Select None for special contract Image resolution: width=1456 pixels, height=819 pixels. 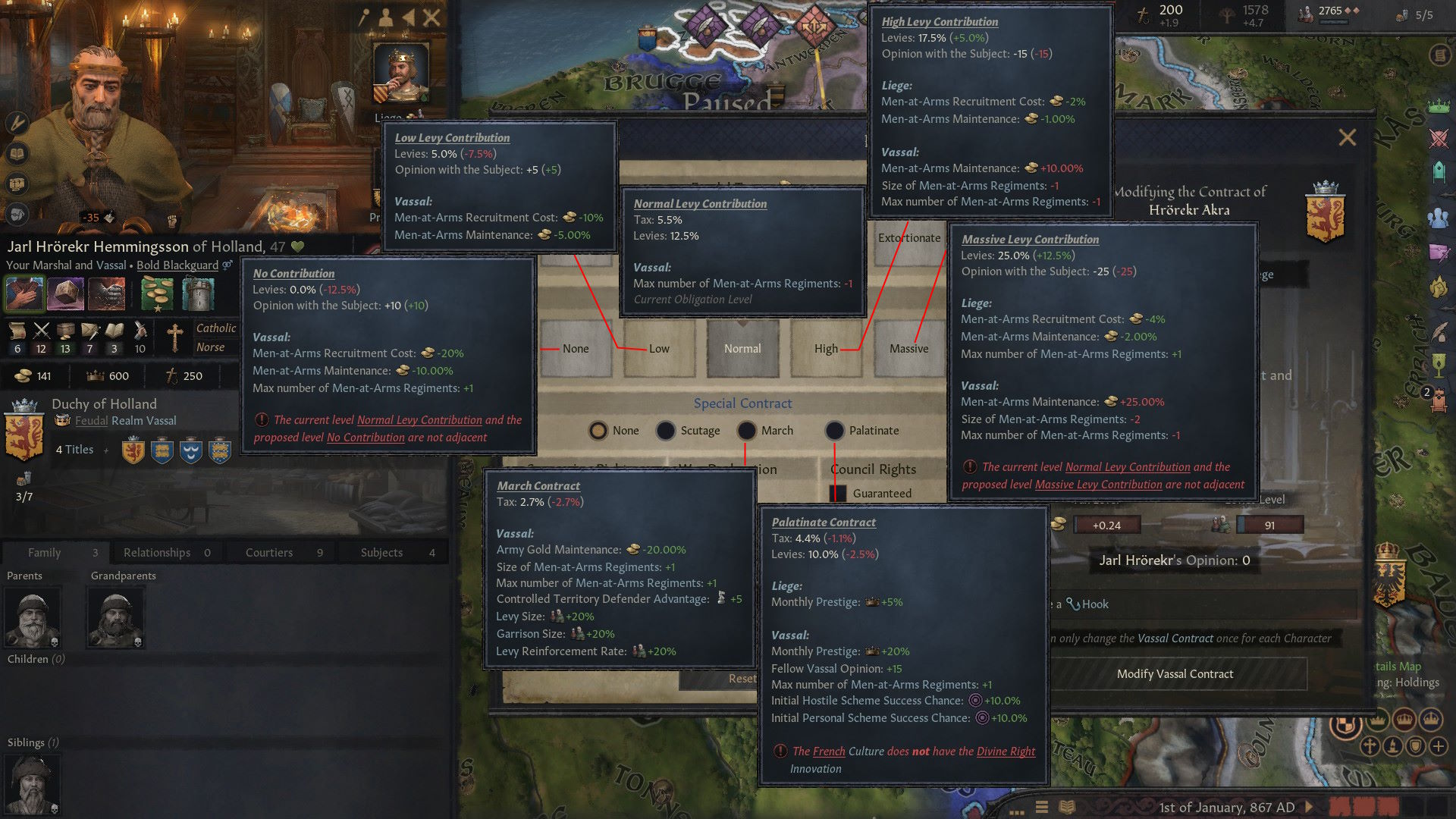click(x=598, y=431)
